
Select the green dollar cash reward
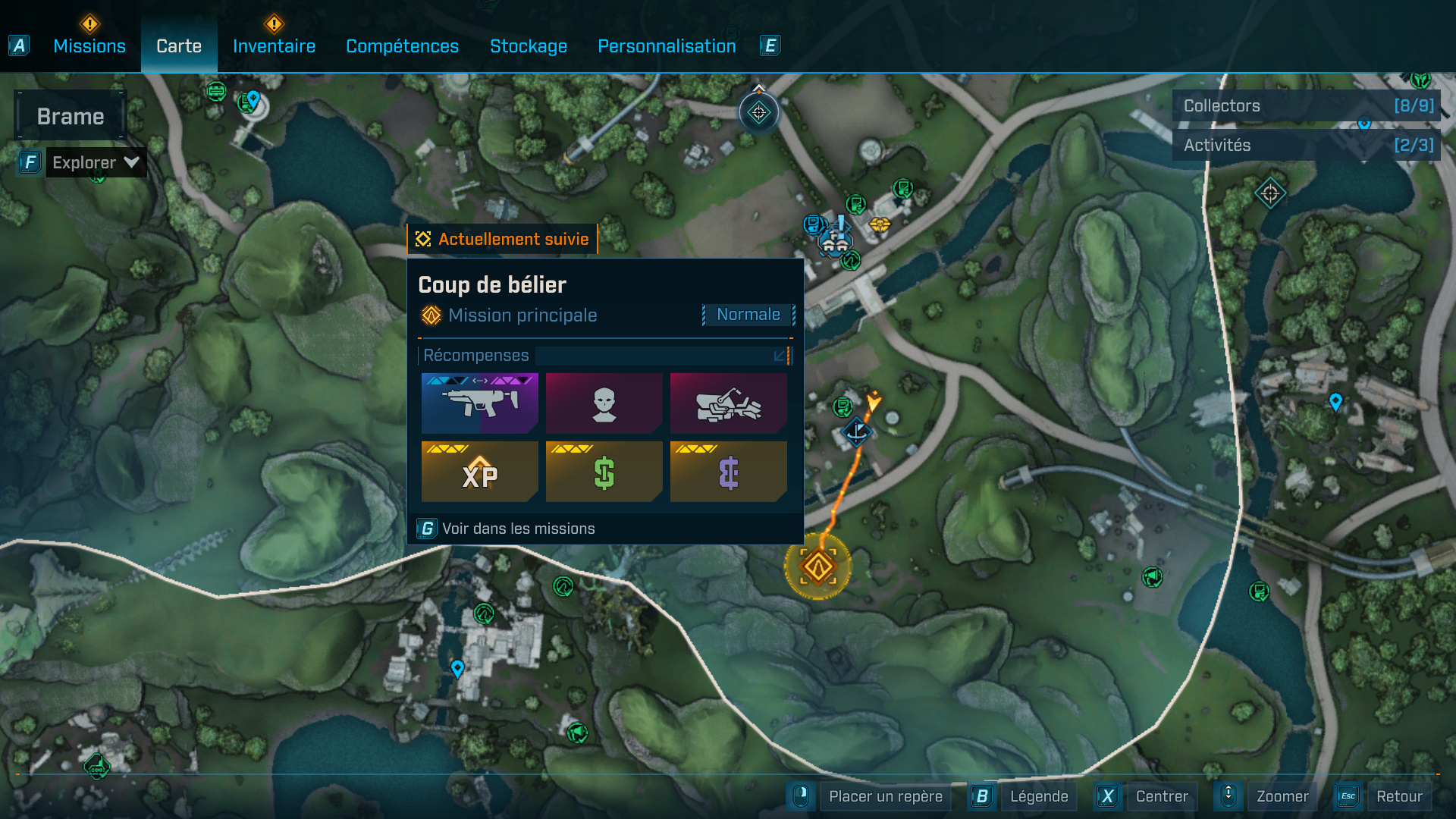click(x=604, y=472)
